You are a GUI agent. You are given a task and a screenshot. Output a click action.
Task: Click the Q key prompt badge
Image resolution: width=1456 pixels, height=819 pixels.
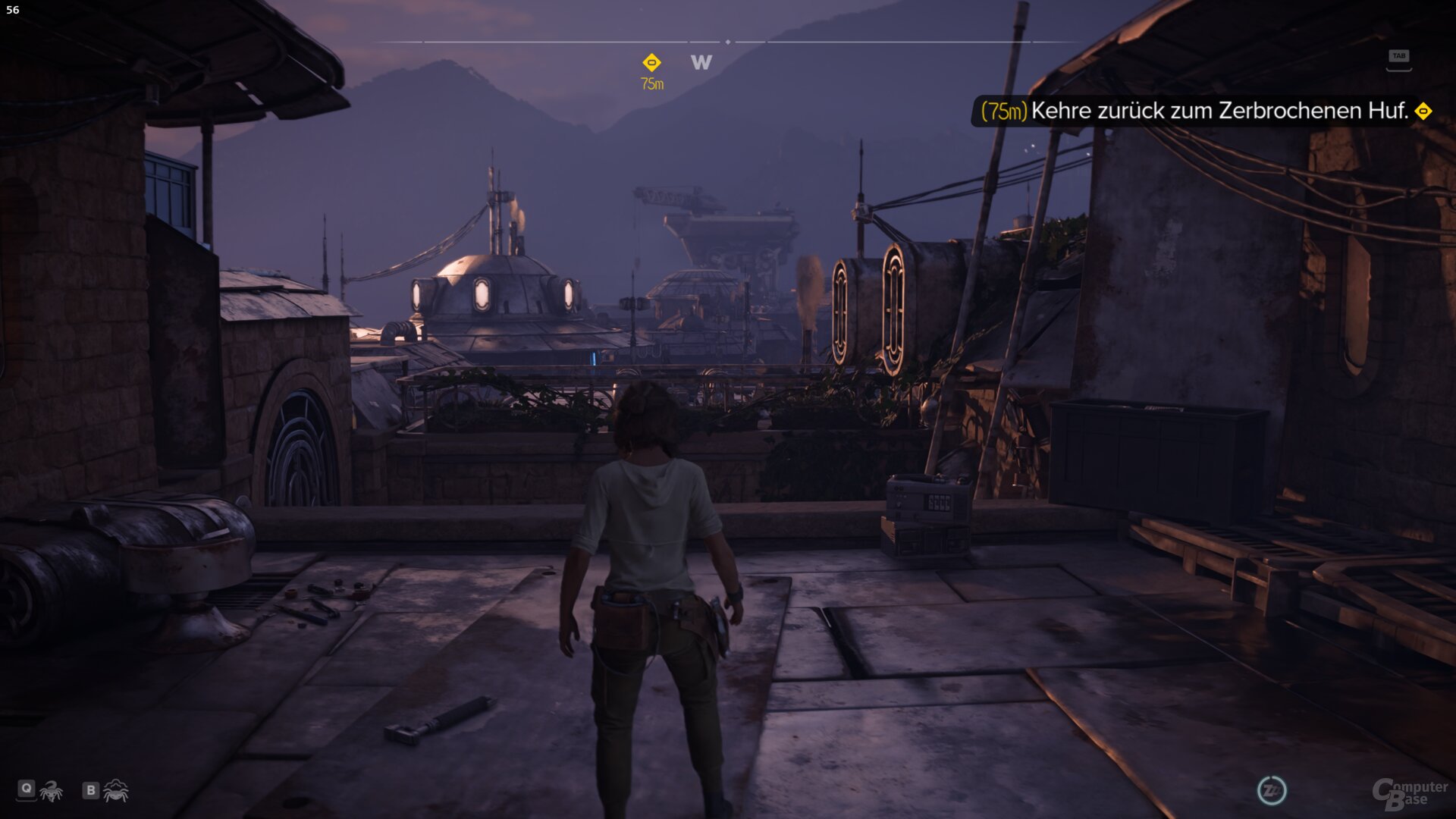pyautogui.click(x=26, y=790)
